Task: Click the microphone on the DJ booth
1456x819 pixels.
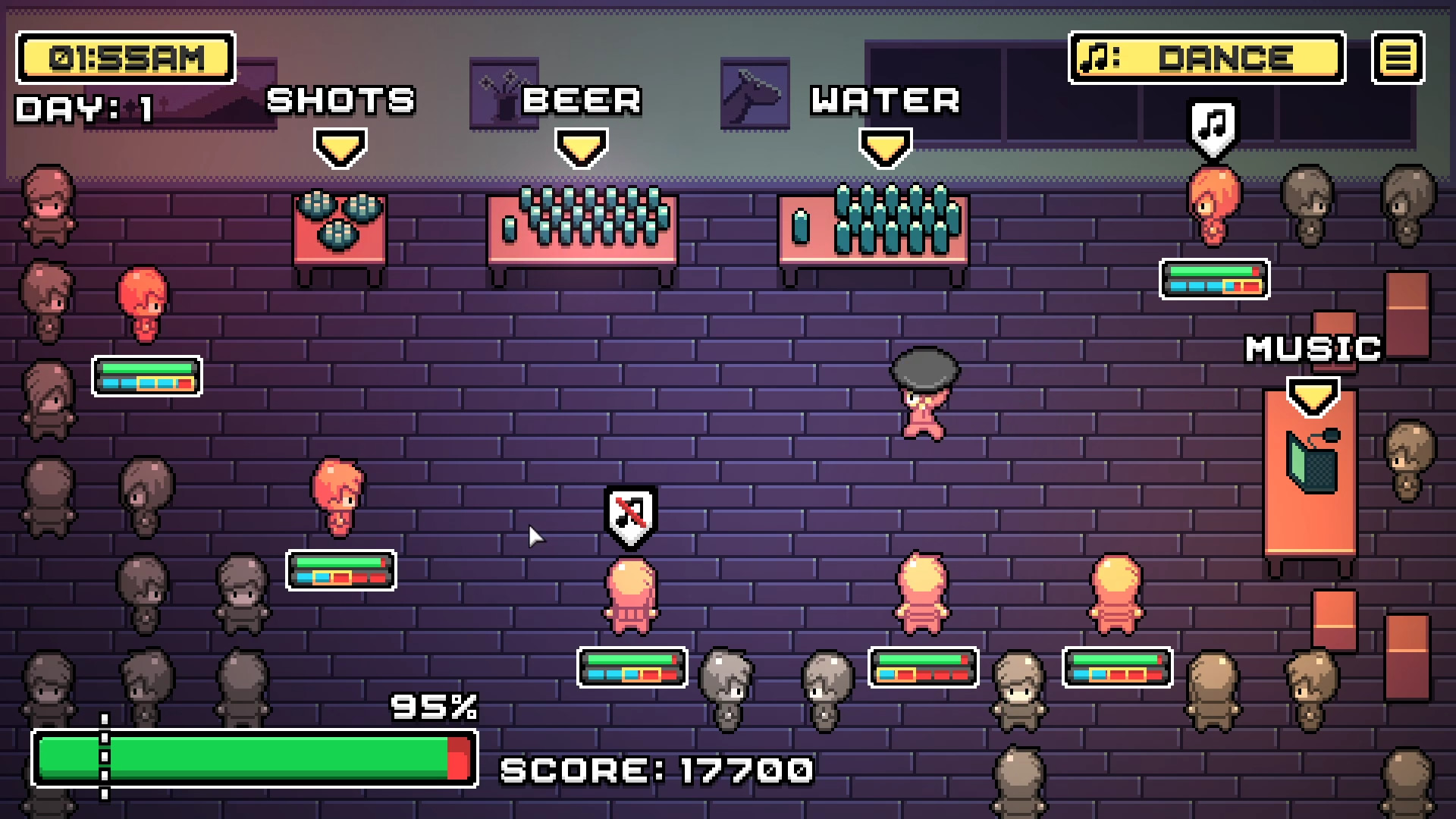Action: [x=1331, y=436]
